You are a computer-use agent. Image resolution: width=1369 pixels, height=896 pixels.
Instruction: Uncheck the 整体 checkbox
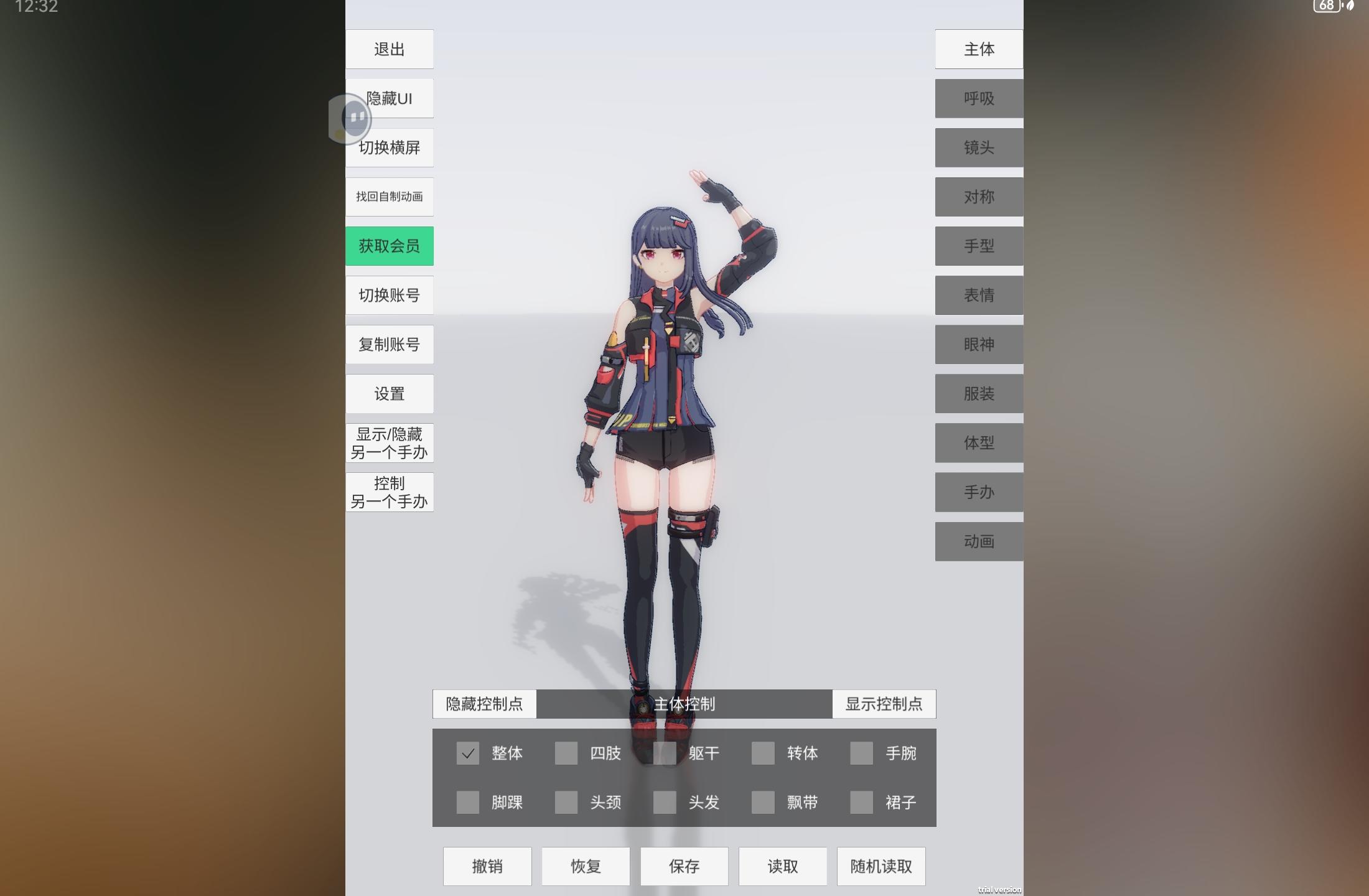[x=468, y=754]
